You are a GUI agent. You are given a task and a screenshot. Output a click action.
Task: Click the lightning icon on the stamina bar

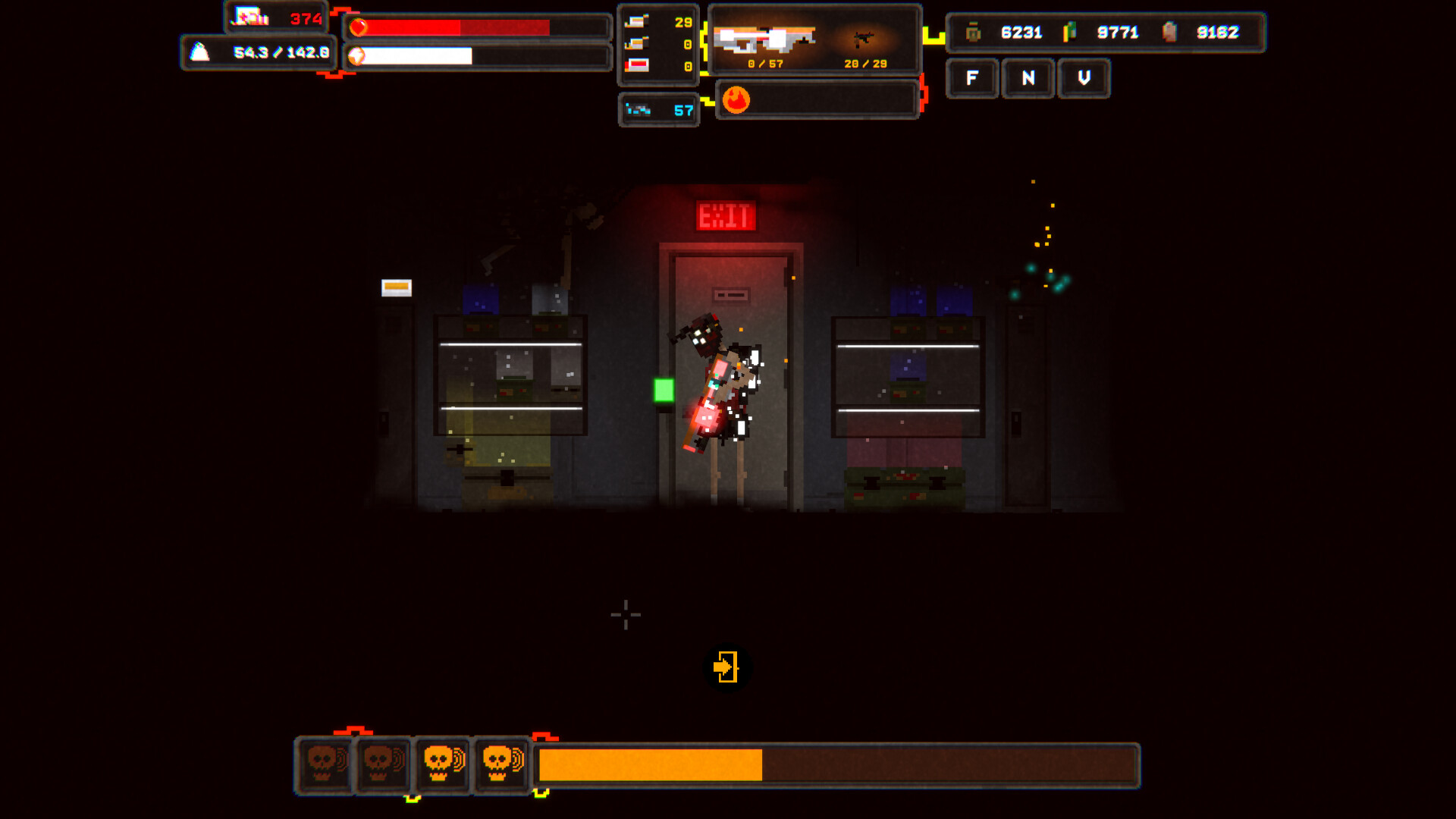point(357,56)
